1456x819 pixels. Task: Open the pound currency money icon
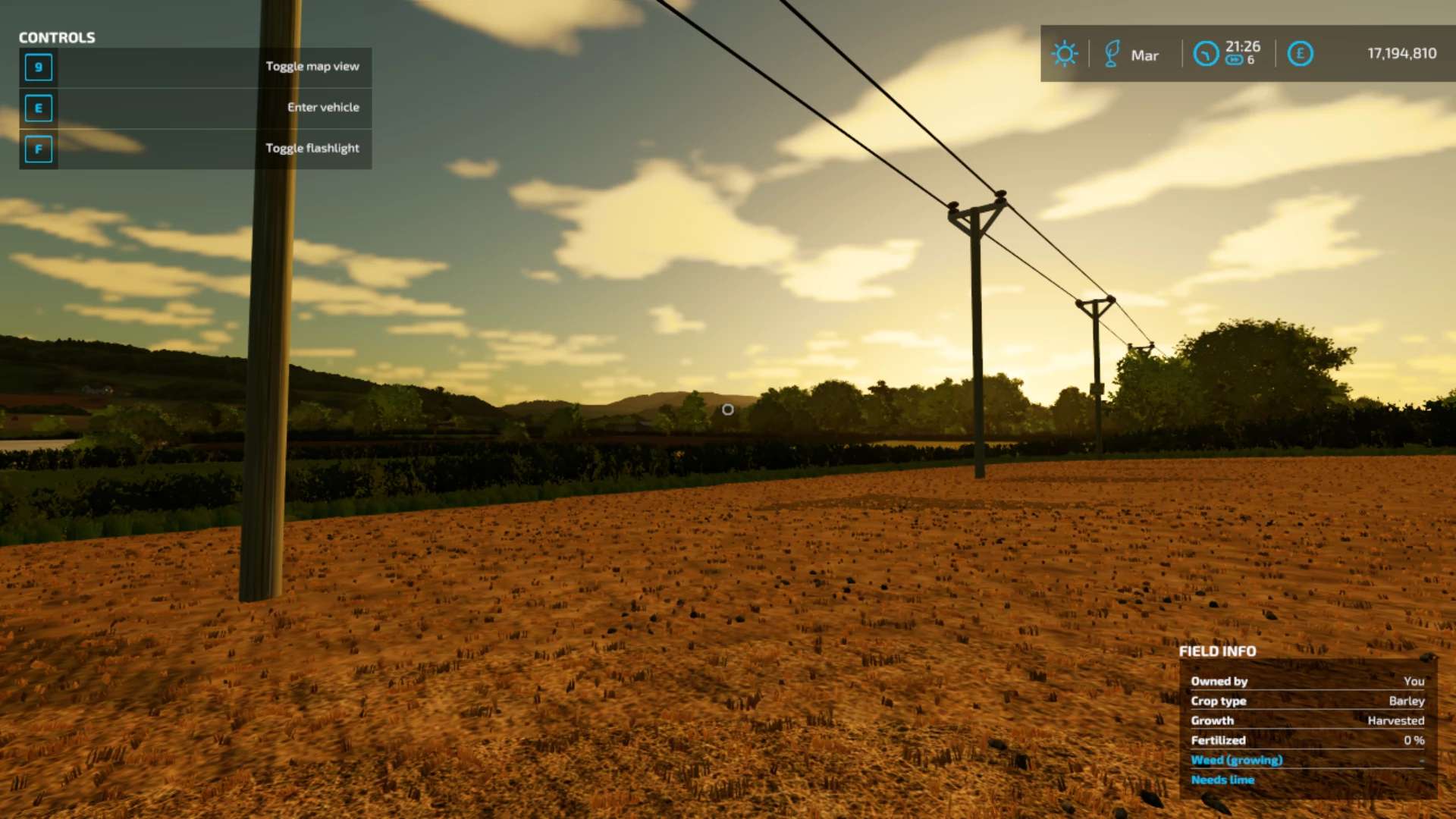[1300, 54]
